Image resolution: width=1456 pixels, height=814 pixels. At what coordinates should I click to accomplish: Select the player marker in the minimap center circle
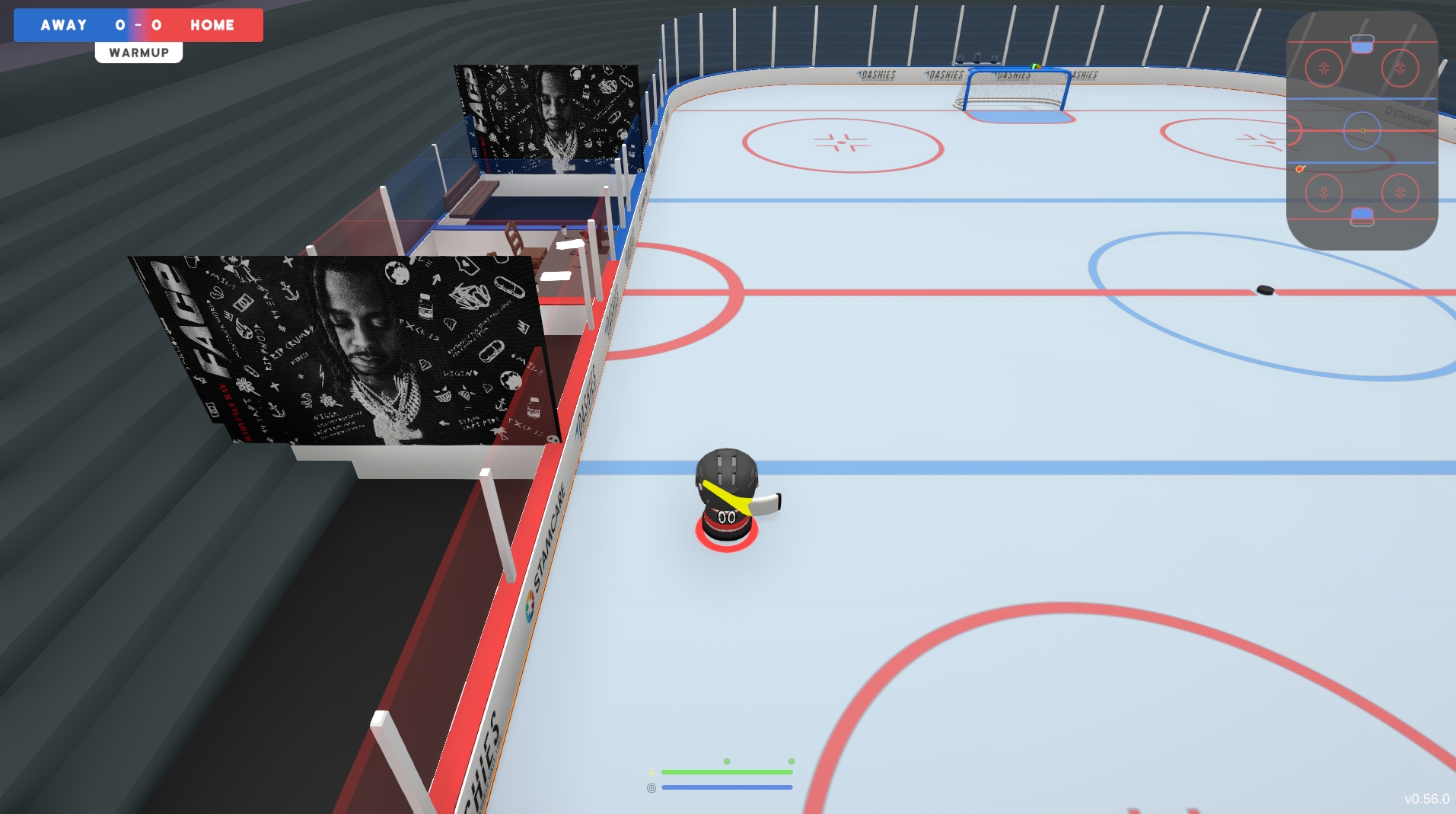[1362, 130]
